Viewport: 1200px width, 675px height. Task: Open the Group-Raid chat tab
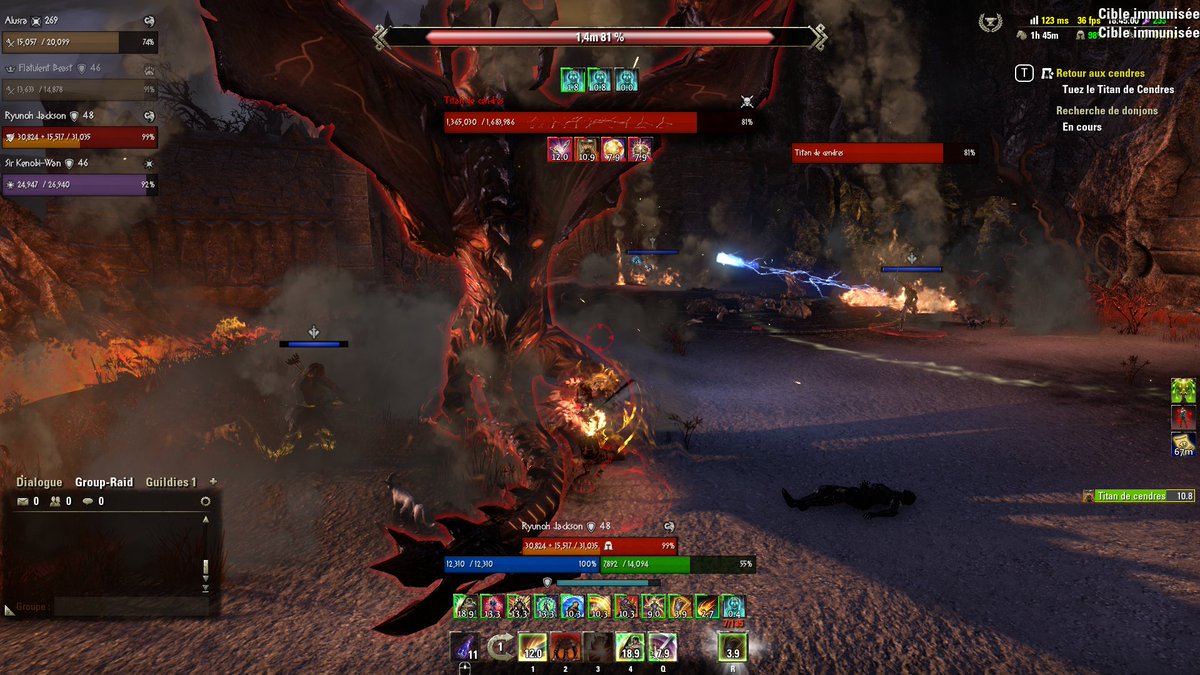pos(104,482)
